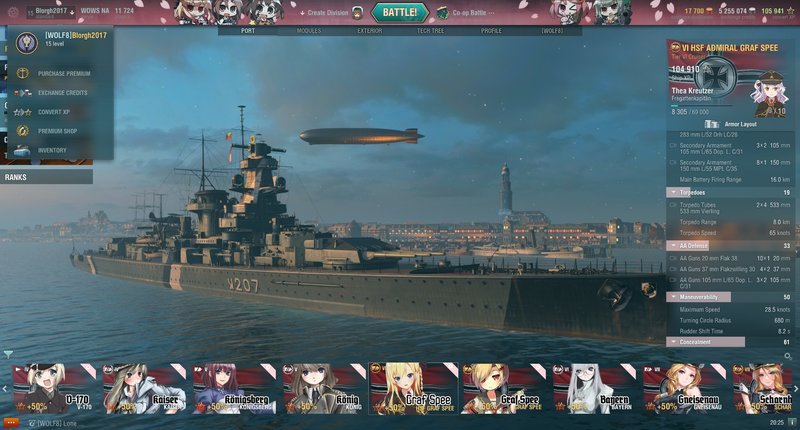Select the Kaiser ship in carousel
The image size is (800, 430).
point(144,388)
